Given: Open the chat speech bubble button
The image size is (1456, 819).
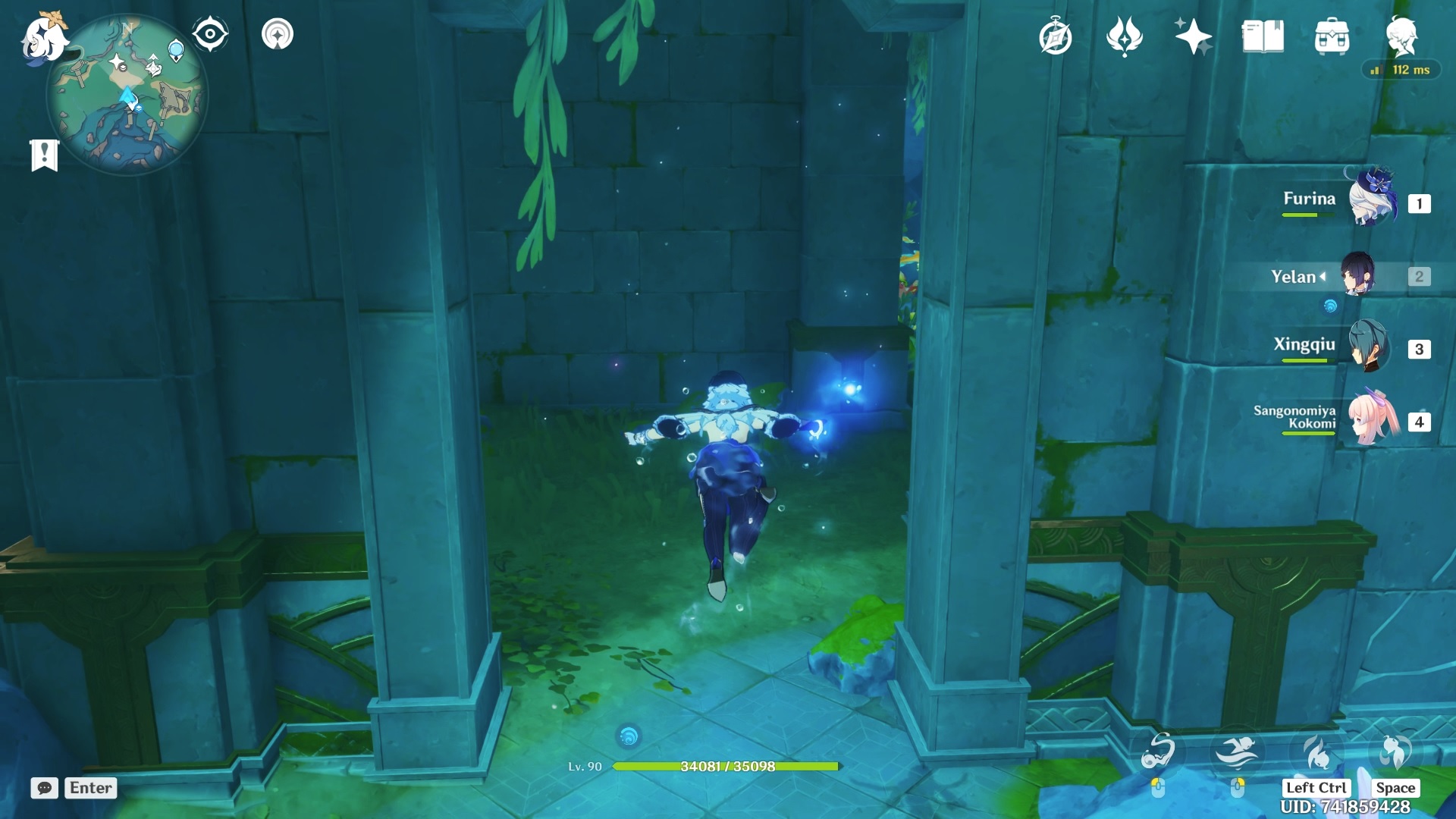Looking at the screenshot, I should (x=45, y=788).
